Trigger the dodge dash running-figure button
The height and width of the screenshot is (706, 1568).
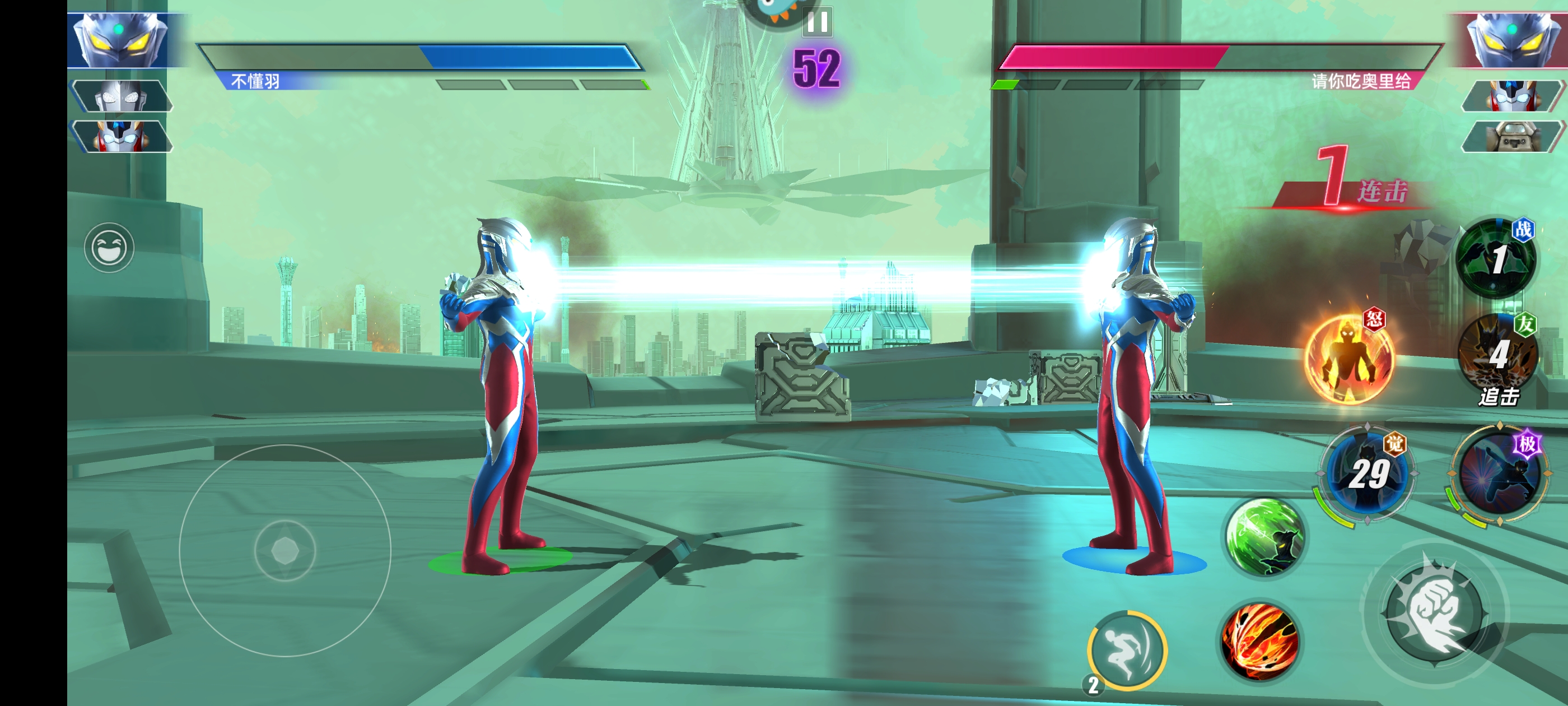coord(1126,650)
